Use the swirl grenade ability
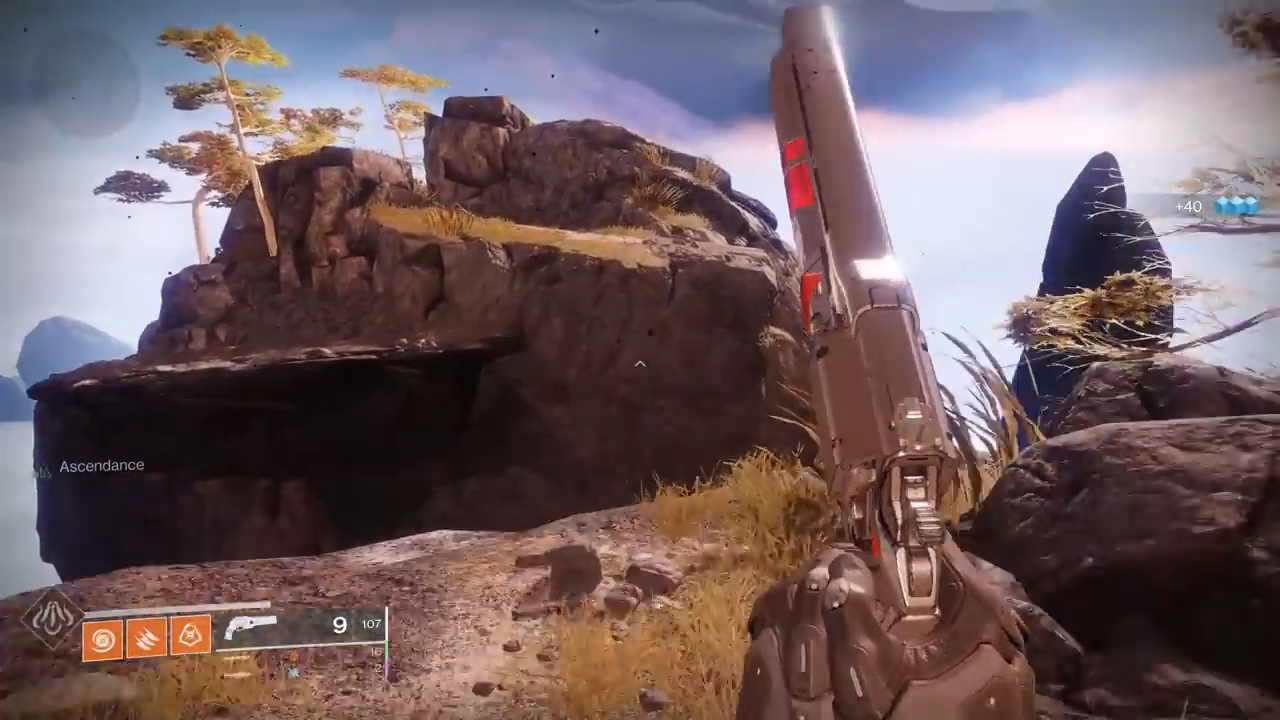Viewport: 1280px width, 720px height. 102,637
